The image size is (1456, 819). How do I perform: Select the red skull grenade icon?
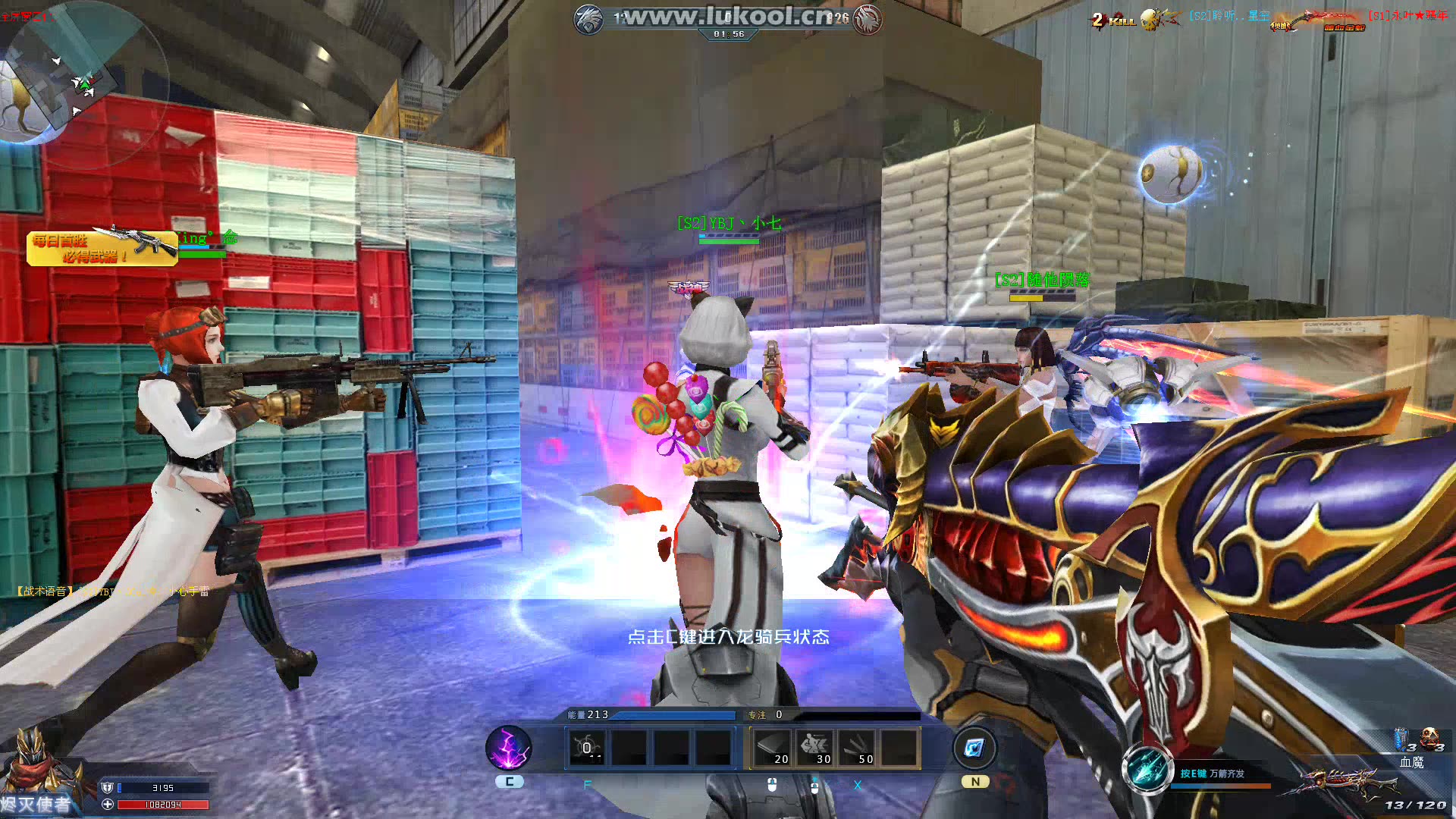pyautogui.click(x=1430, y=739)
